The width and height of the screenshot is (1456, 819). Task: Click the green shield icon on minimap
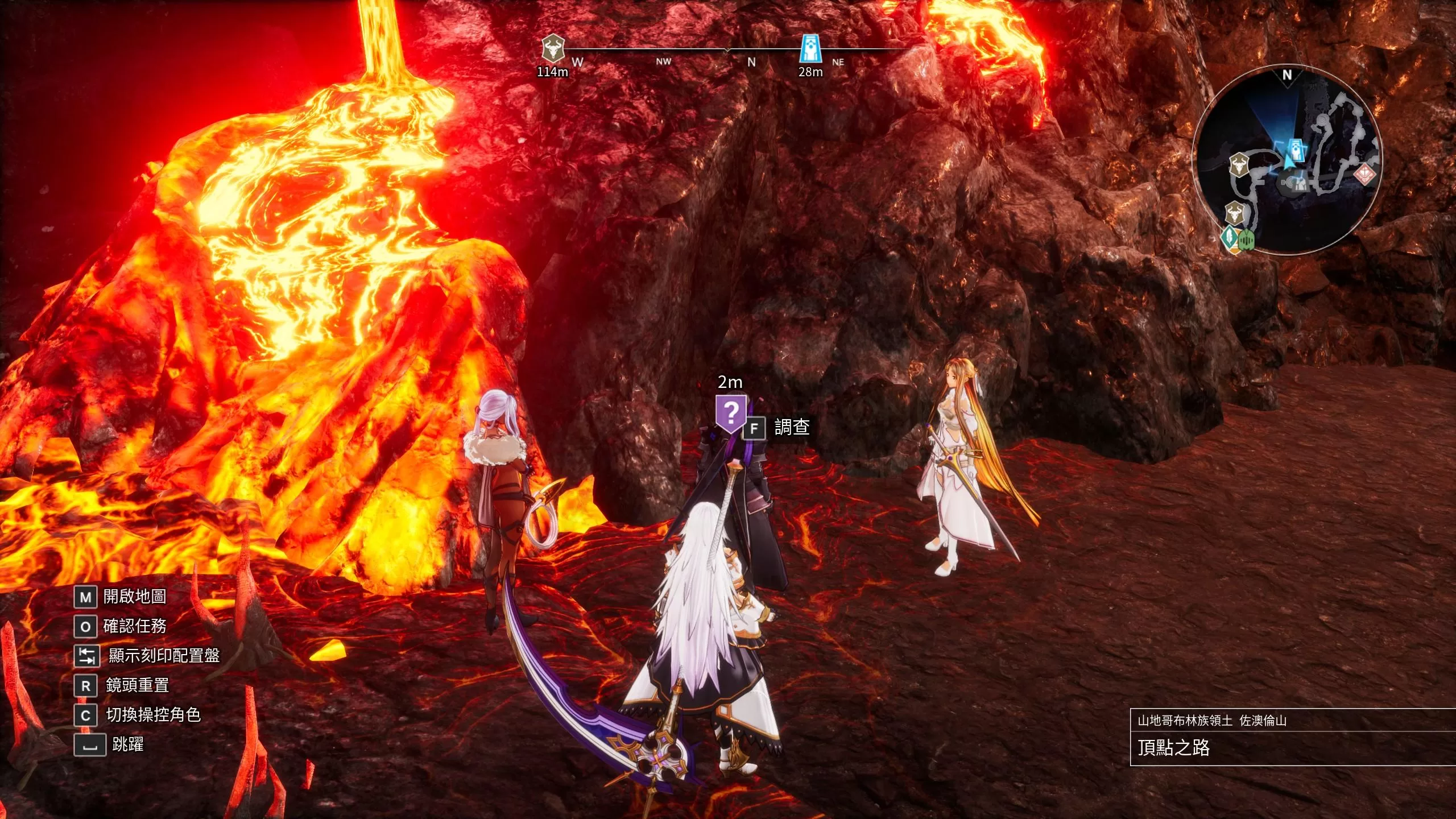coord(1246,240)
